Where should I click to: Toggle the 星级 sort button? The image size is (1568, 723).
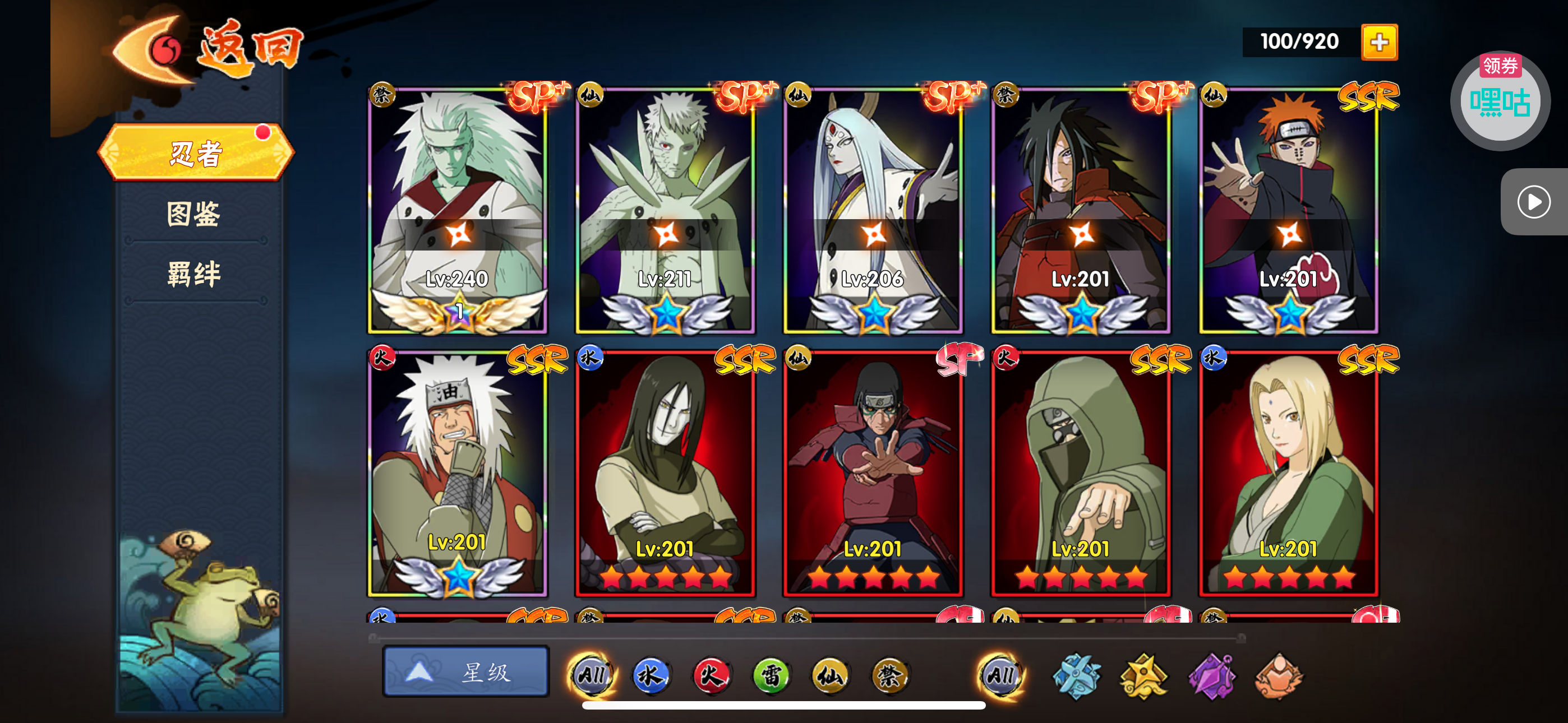coord(465,672)
